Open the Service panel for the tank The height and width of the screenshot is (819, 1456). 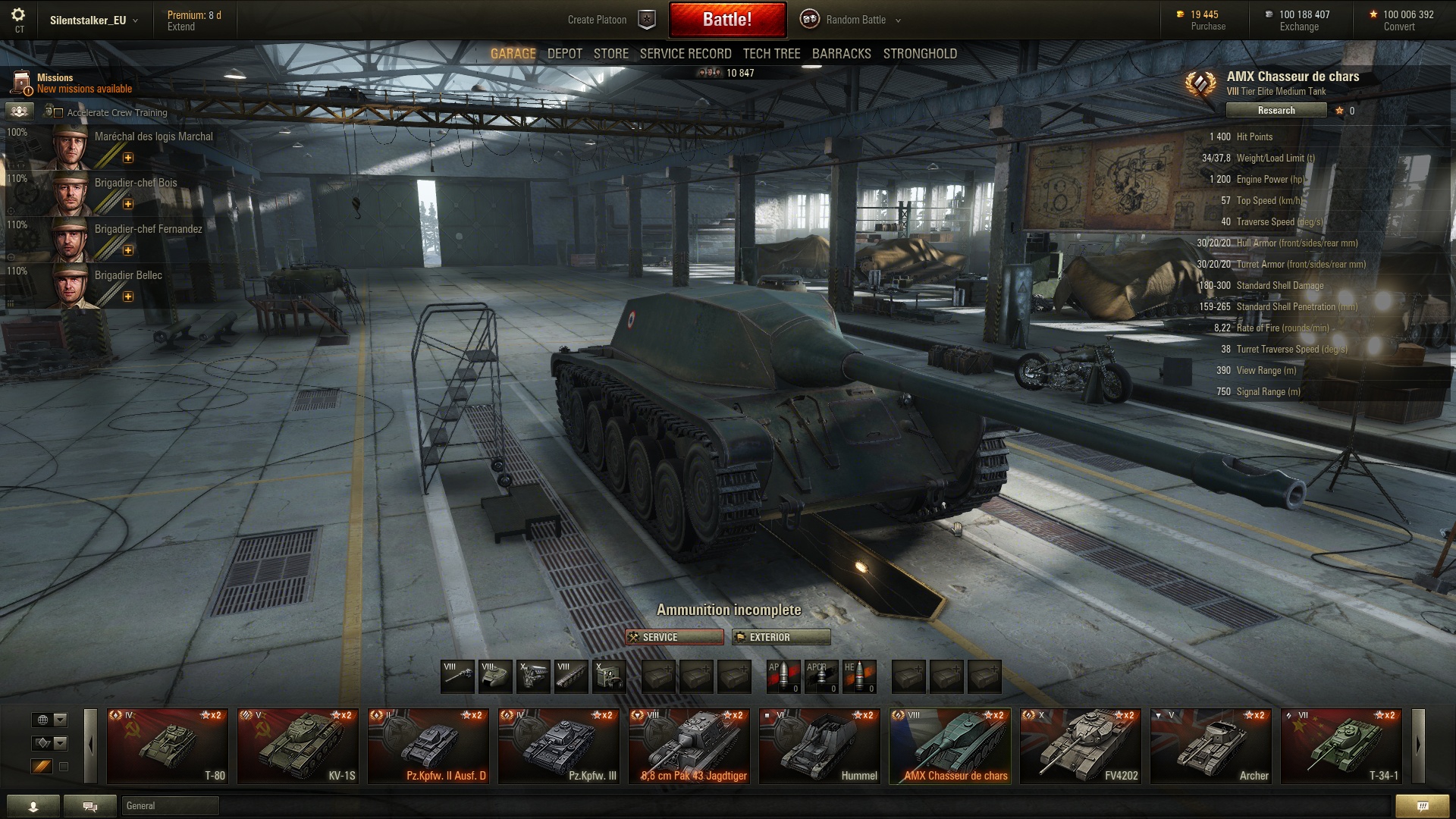674,638
